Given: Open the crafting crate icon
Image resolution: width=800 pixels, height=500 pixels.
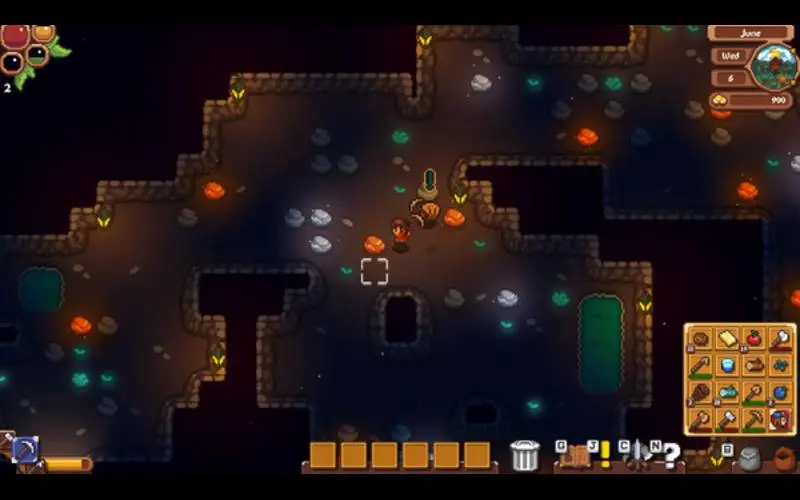Looking at the screenshot, I should 575,457.
